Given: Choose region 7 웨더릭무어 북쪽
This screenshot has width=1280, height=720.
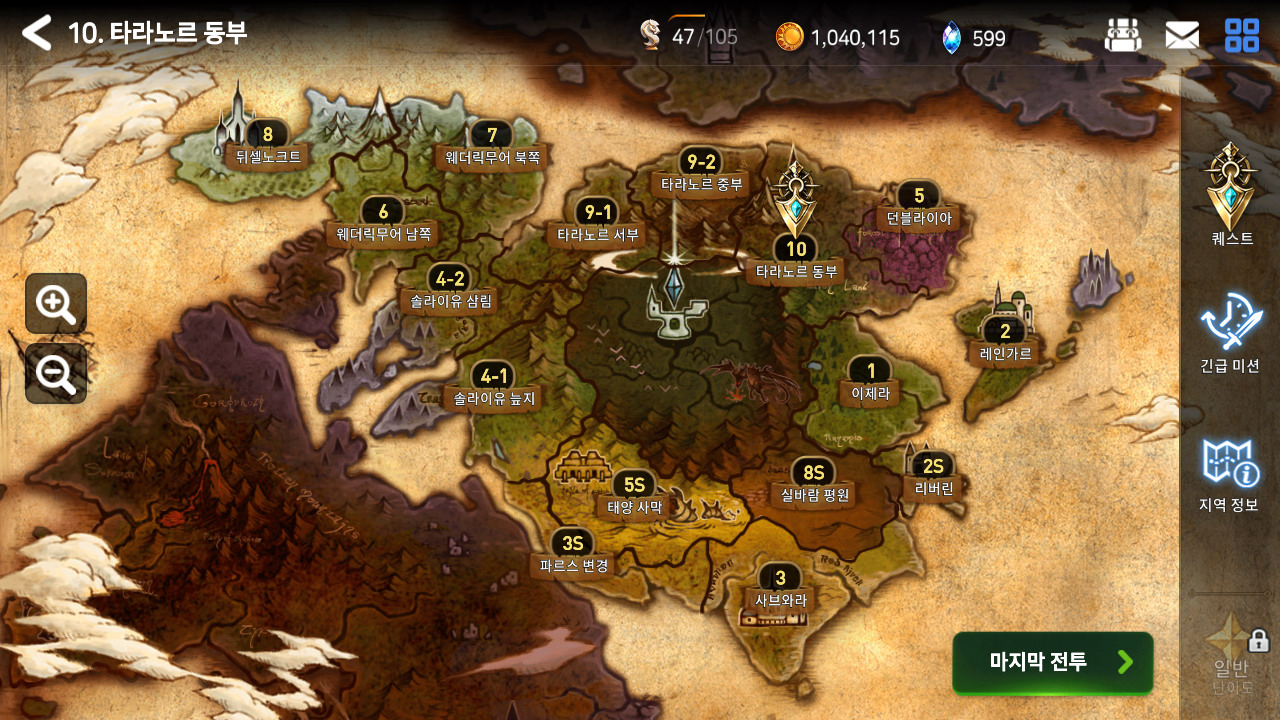Looking at the screenshot, I should (492, 146).
